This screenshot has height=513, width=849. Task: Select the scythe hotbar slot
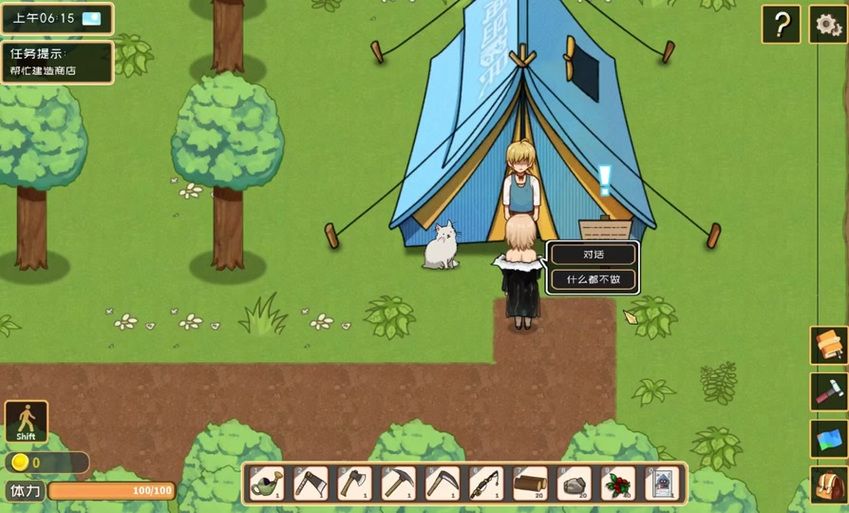click(443, 484)
